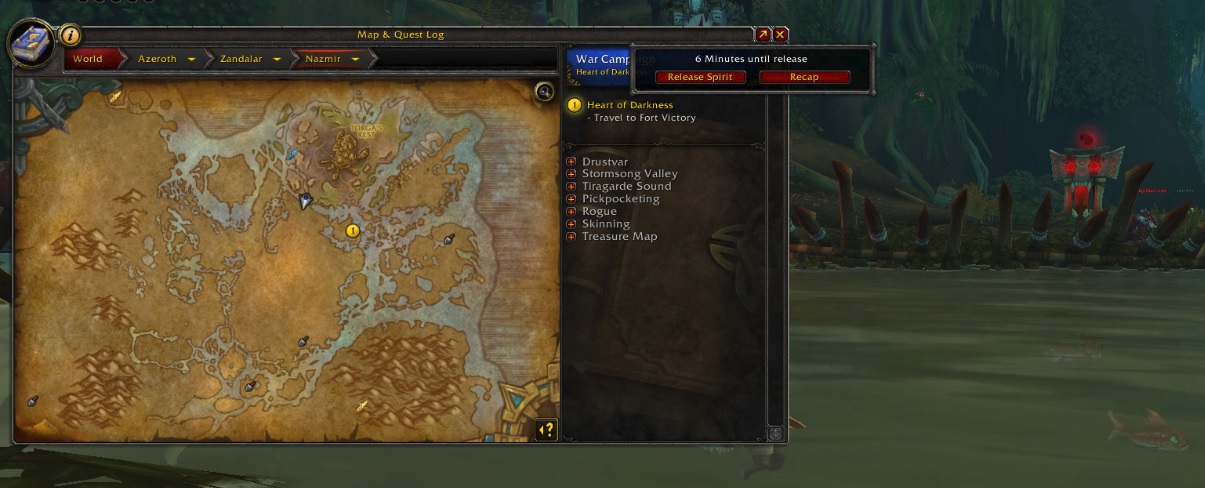Go to the World map breadcrumb
The height and width of the screenshot is (488, 1205).
tap(88, 59)
